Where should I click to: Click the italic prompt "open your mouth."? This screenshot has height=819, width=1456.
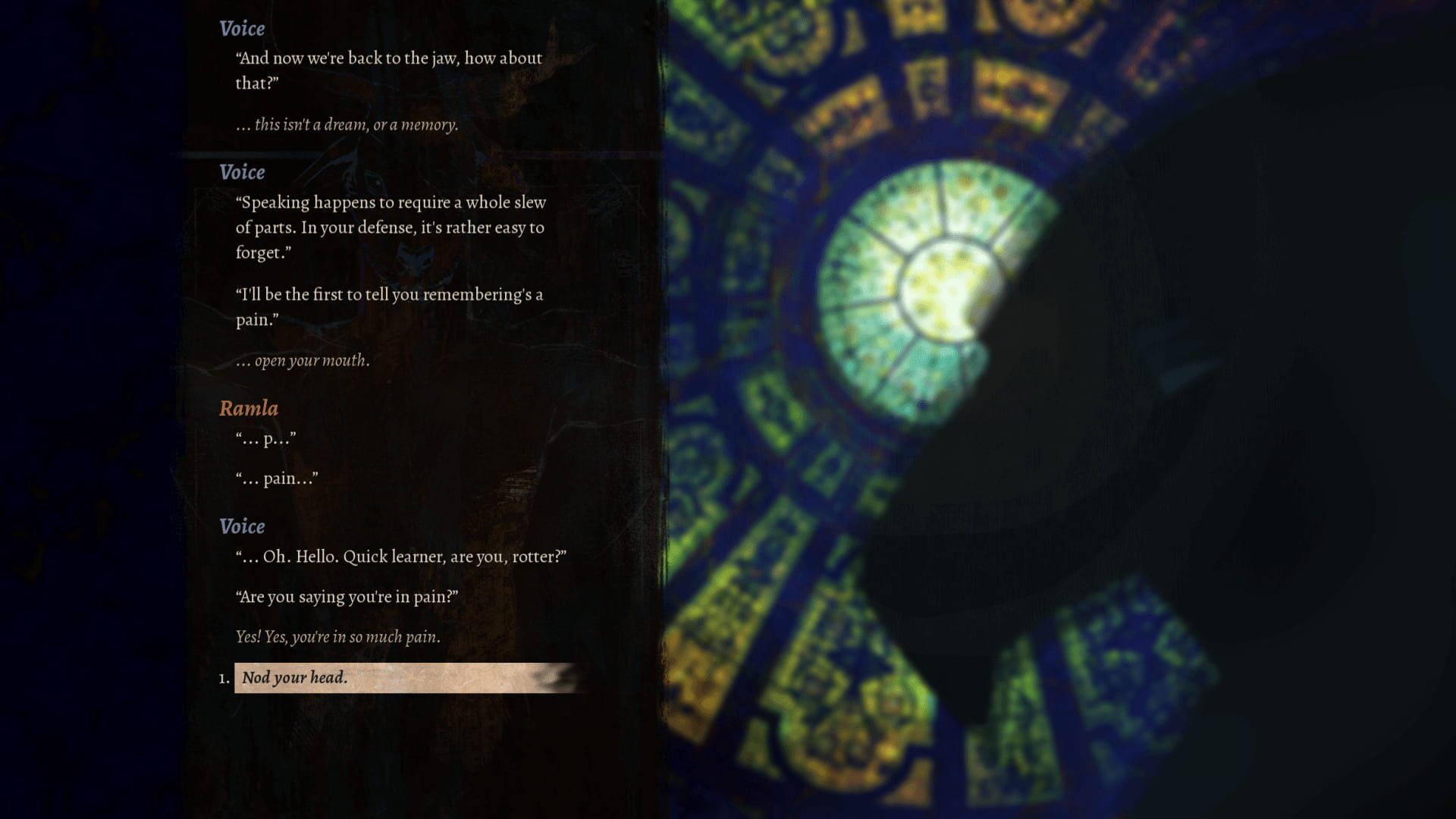click(x=303, y=361)
